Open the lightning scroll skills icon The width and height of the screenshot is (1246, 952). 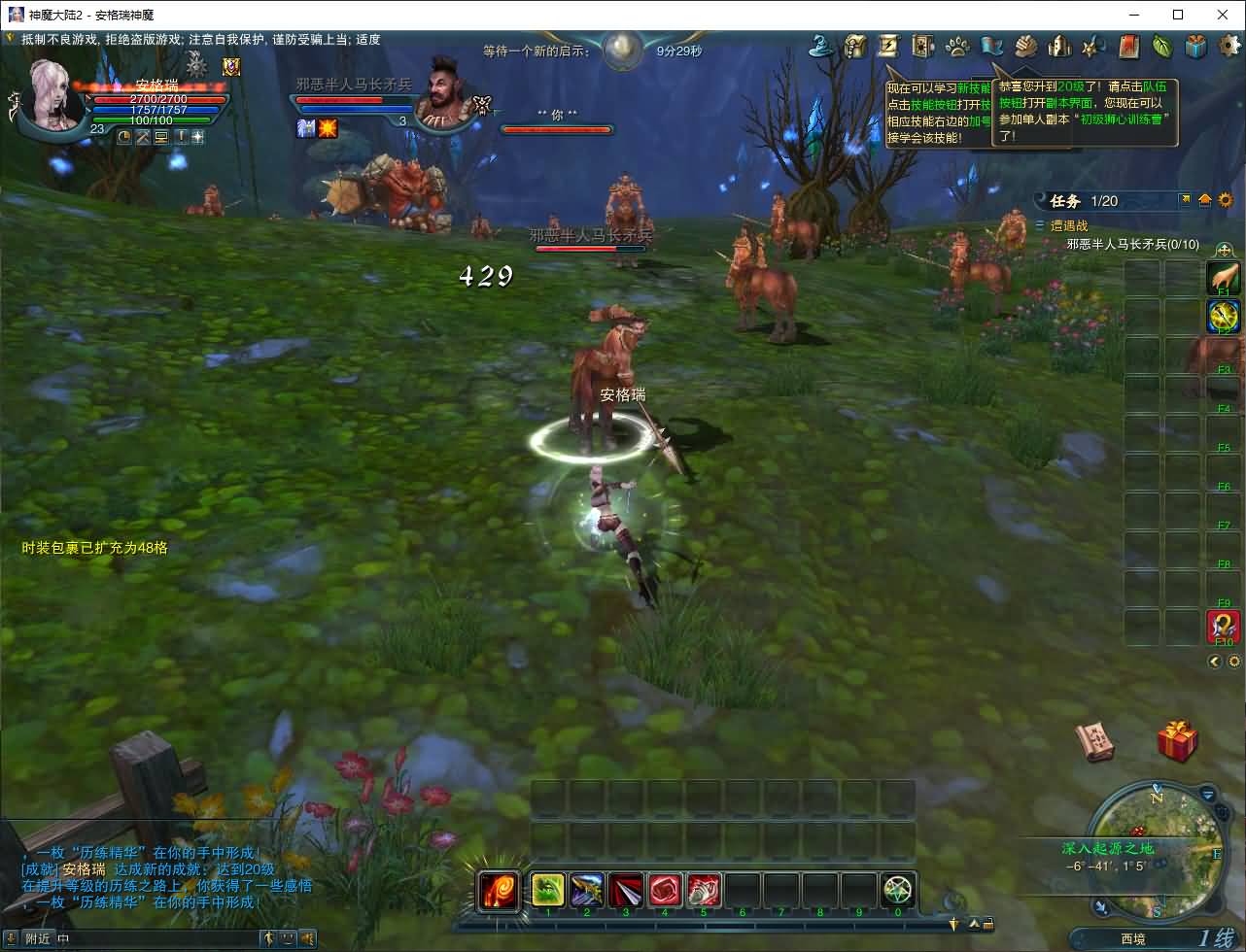point(888,46)
